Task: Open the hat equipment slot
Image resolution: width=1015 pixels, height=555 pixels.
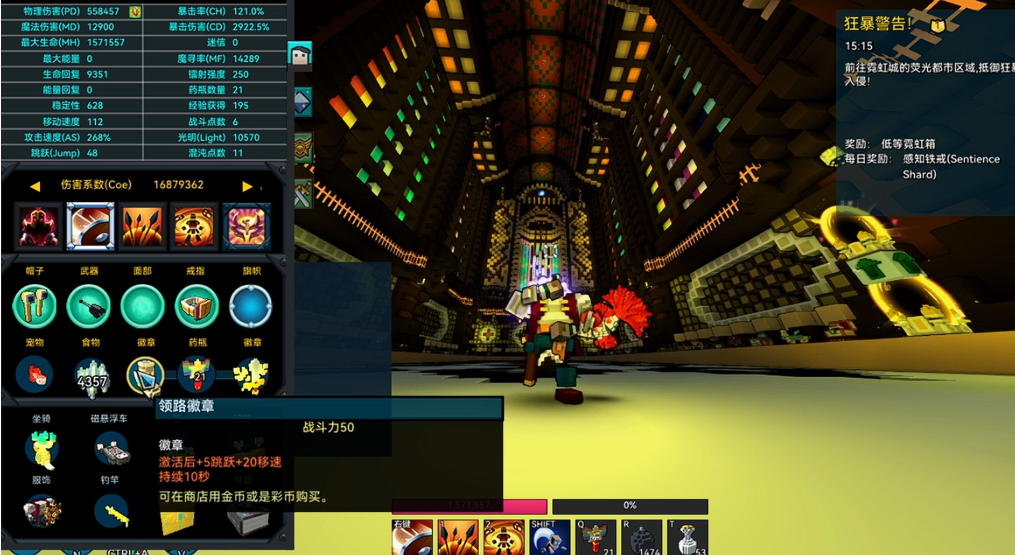Action: coord(34,306)
